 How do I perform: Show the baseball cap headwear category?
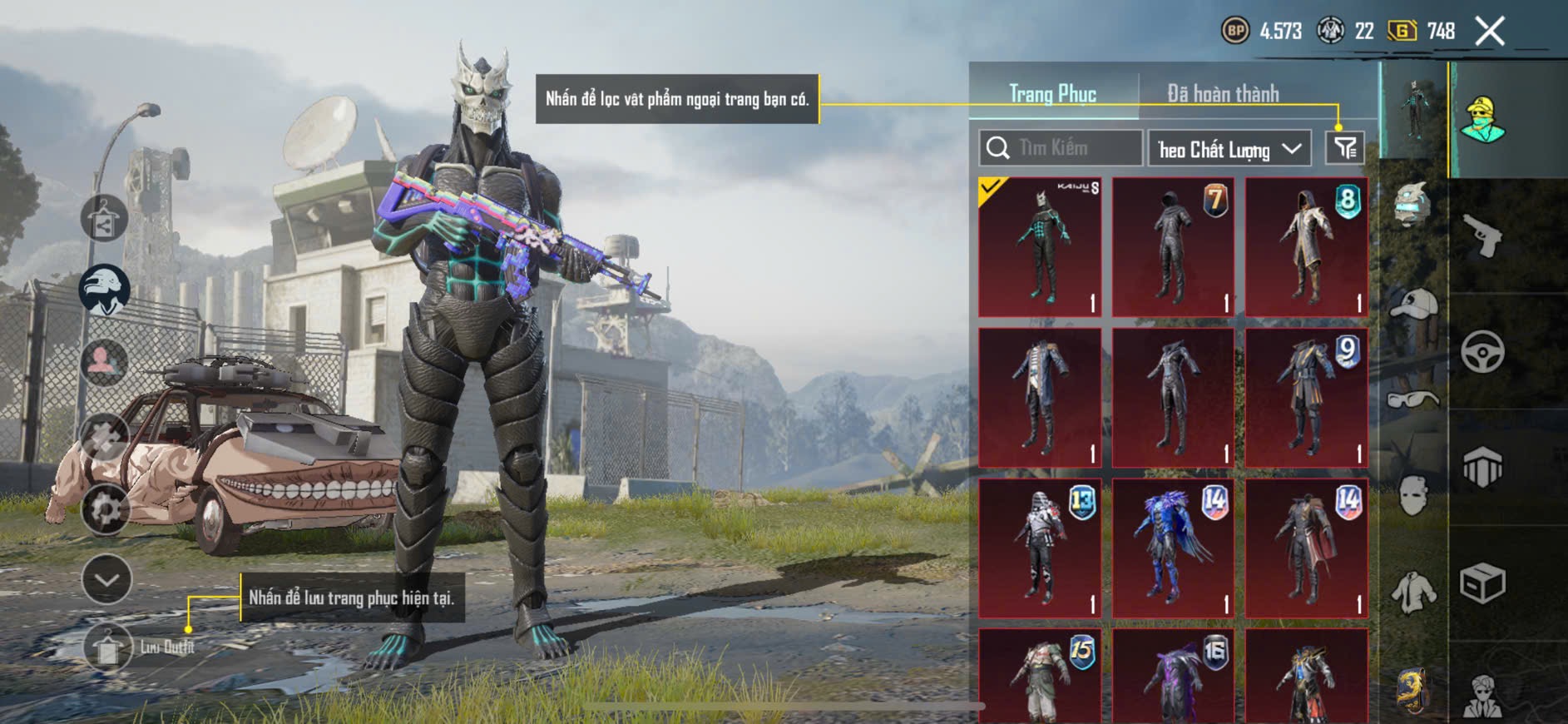click(1412, 305)
